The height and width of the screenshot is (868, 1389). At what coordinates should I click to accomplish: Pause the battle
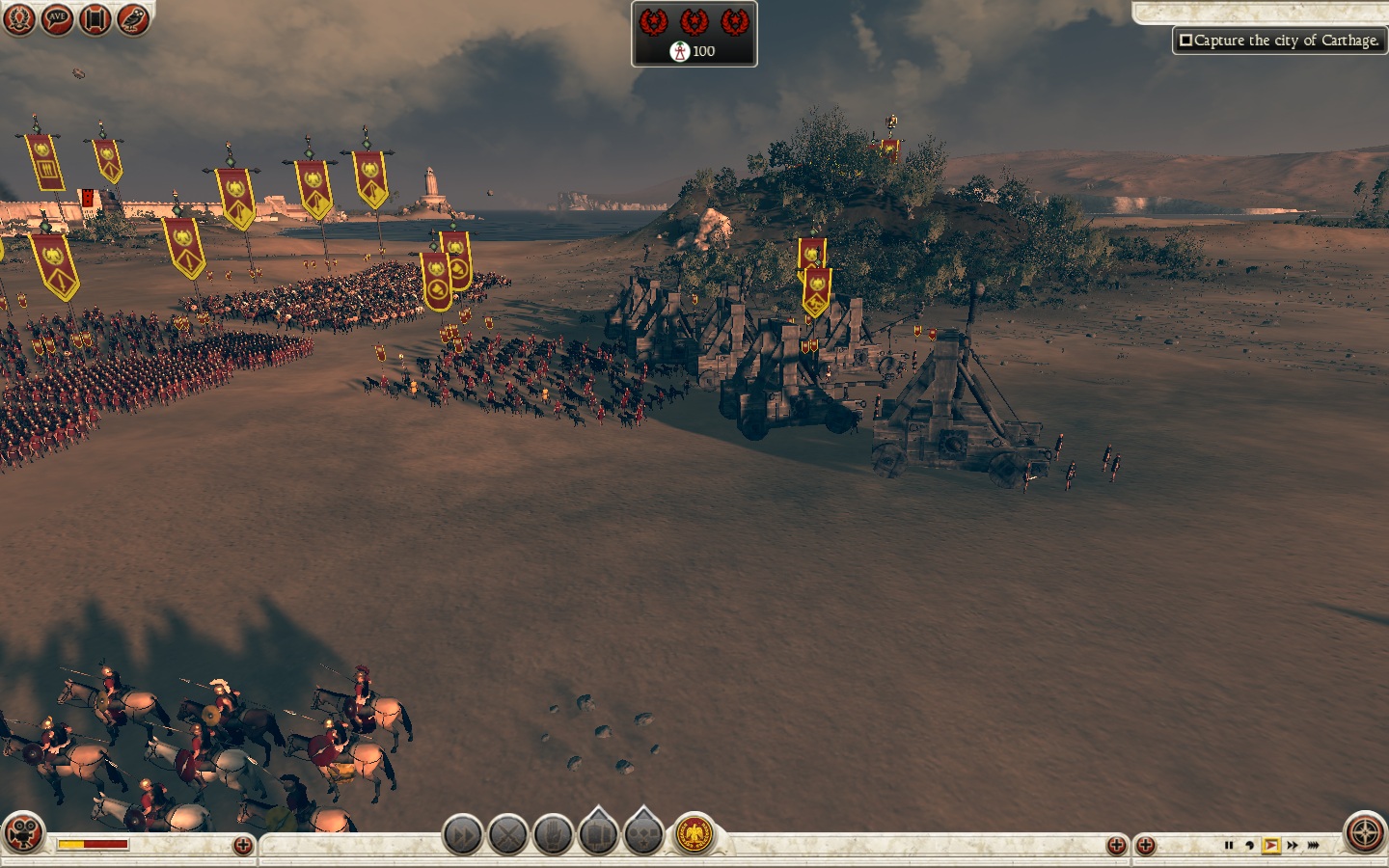pos(1228,846)
